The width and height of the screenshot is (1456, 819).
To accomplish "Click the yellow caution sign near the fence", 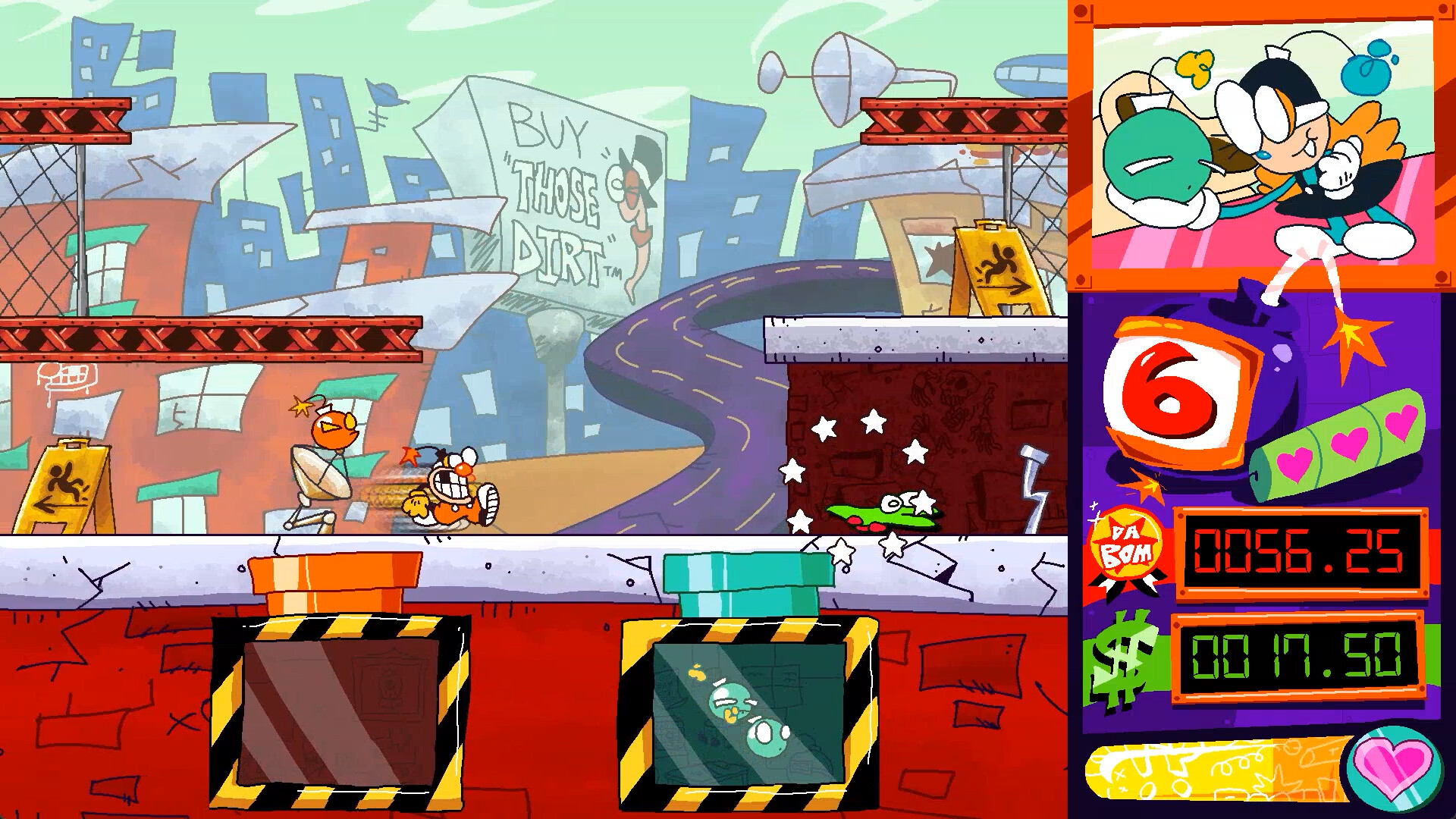I will click(68, 485).
